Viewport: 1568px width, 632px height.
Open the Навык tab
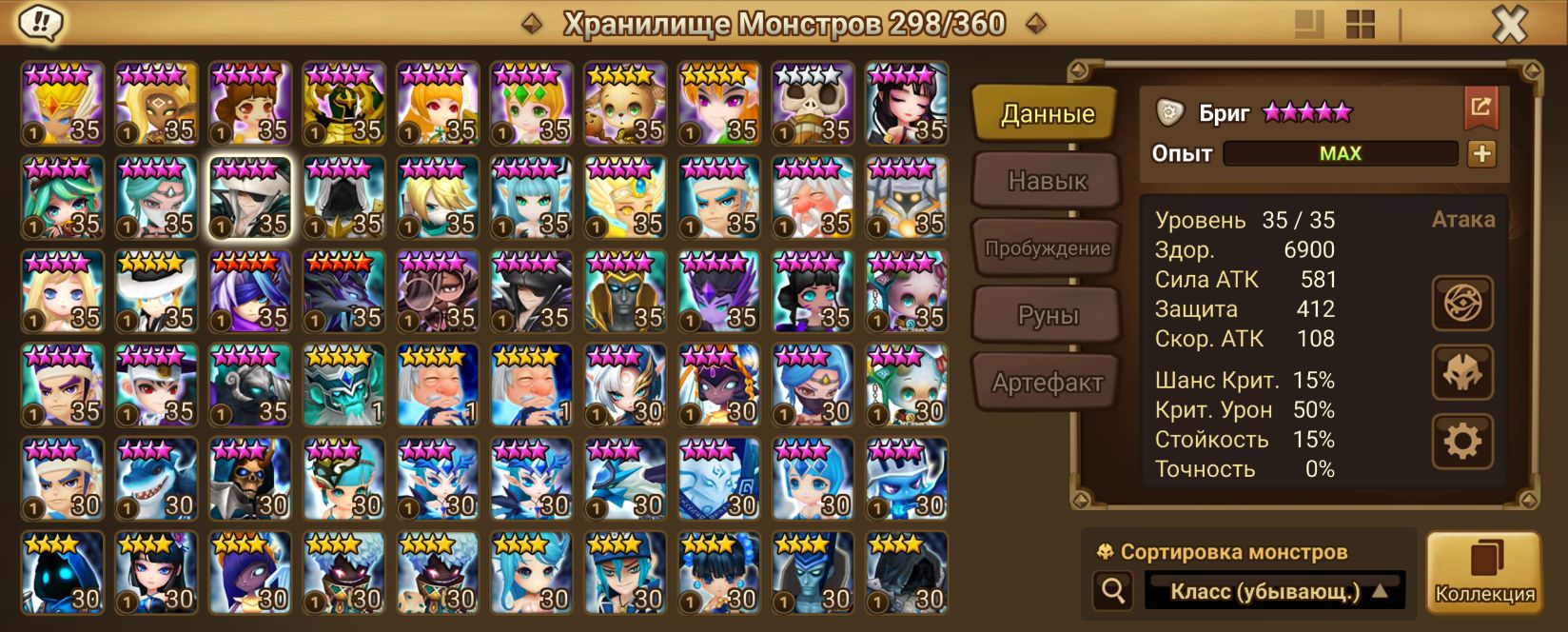coord(1047,181)
